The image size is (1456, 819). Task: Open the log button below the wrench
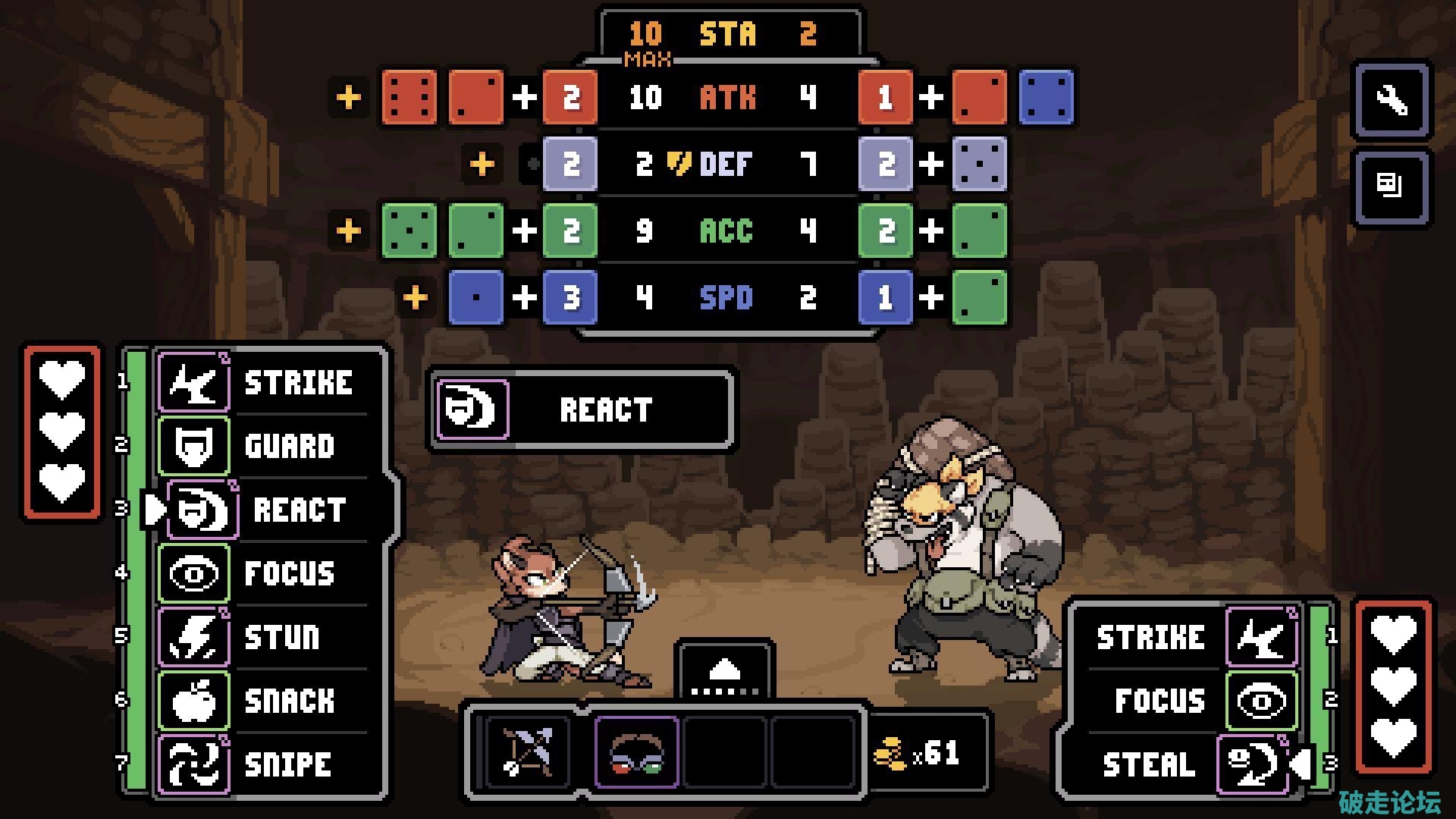1392,187
